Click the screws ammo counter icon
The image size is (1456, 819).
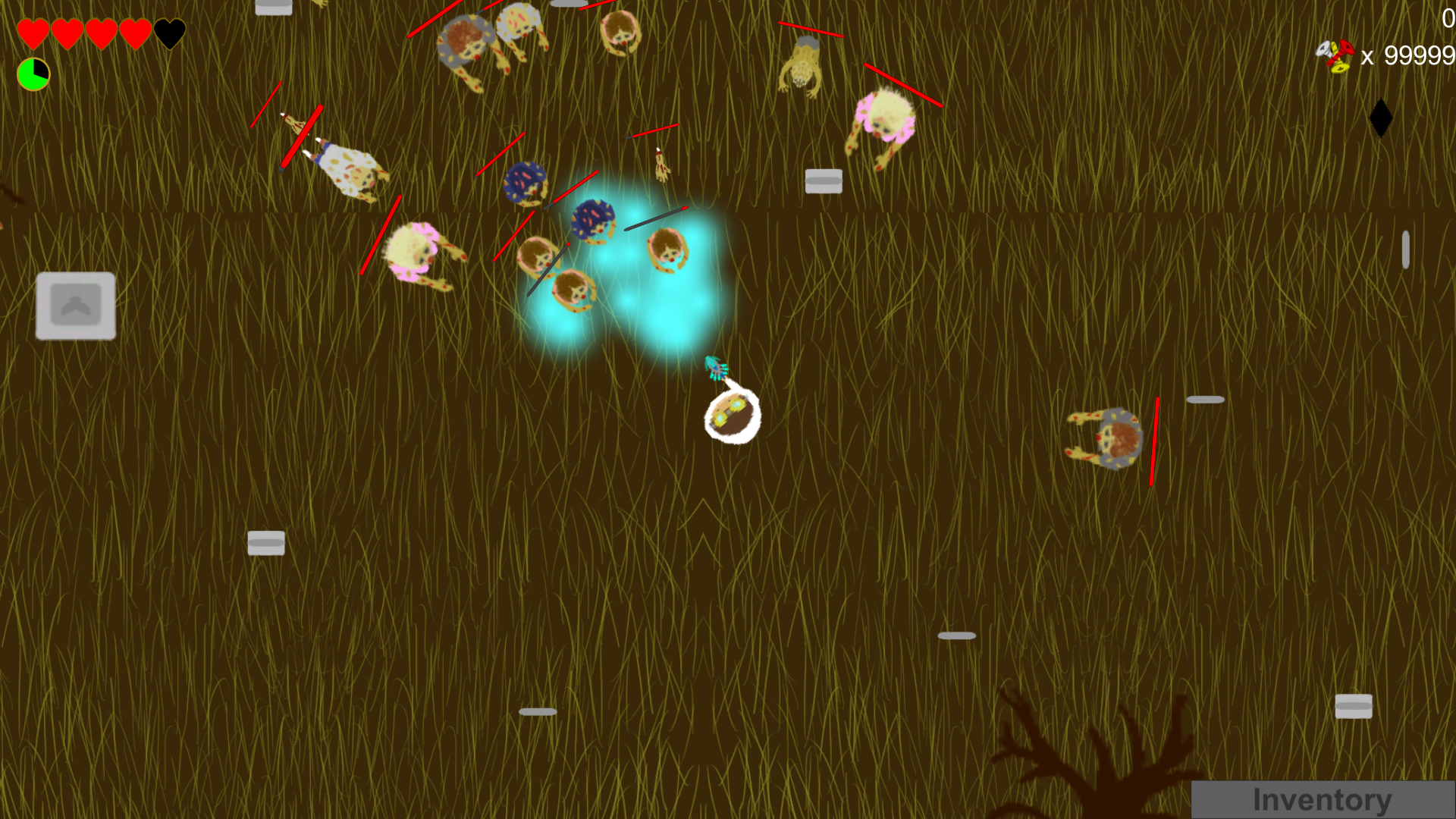point(1336,55)
